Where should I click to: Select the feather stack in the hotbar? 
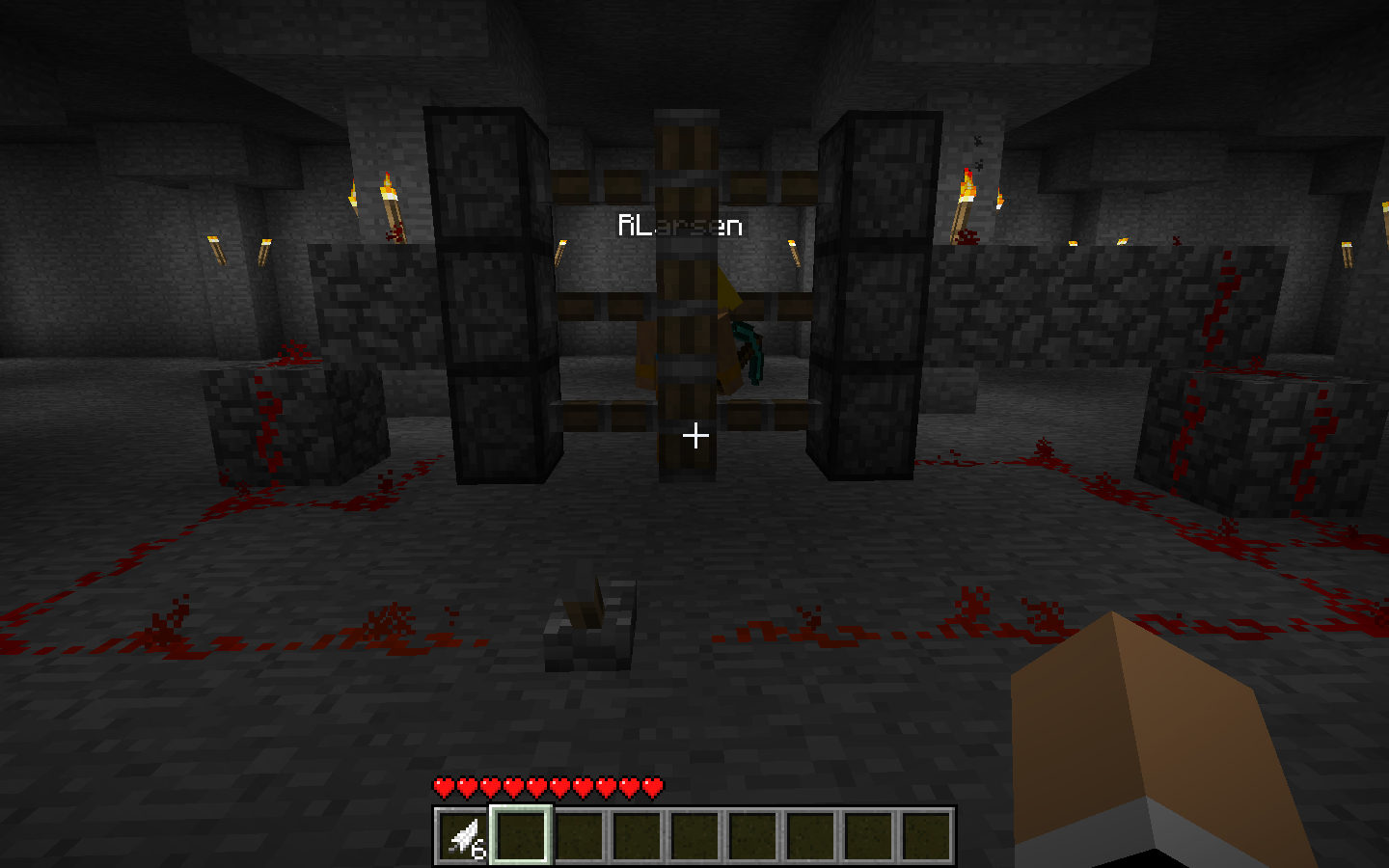(464, 835)
